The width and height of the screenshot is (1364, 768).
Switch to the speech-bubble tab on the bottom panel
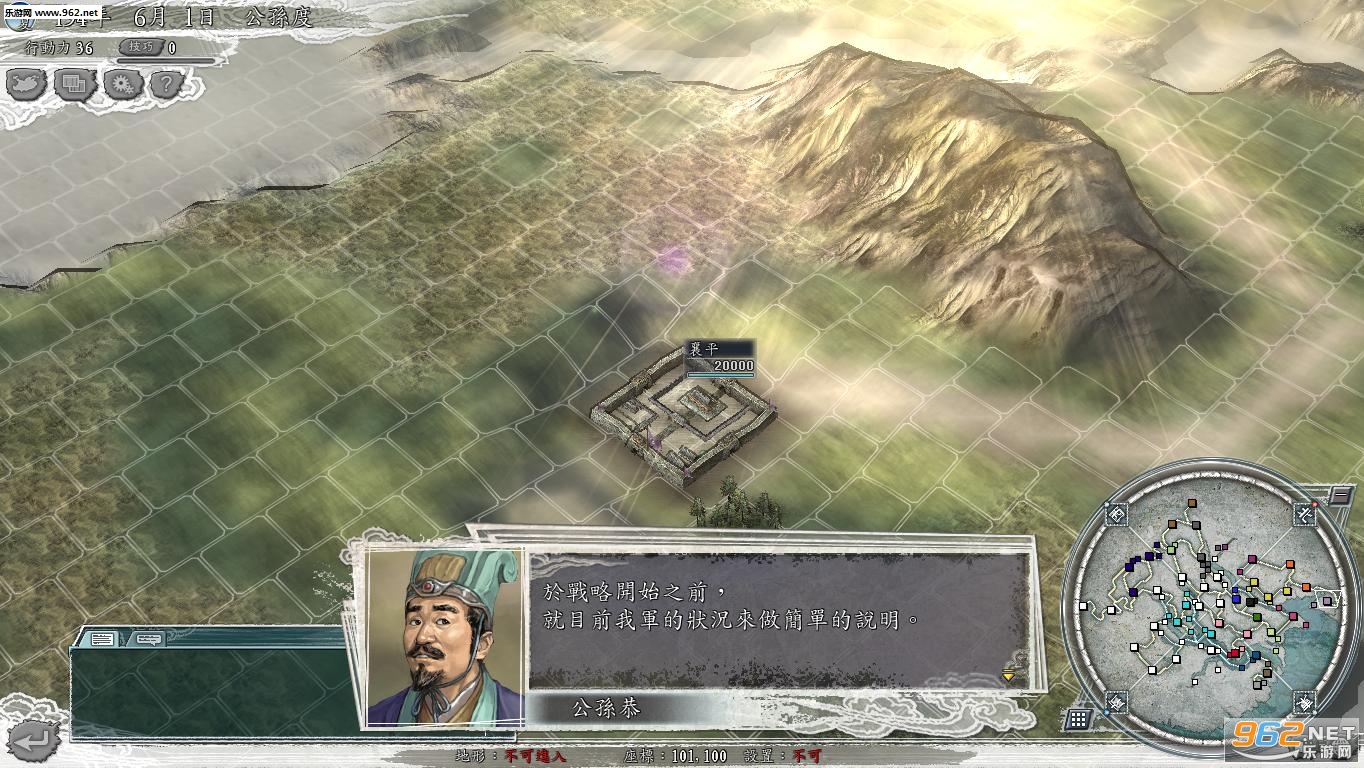coord(148,640)
